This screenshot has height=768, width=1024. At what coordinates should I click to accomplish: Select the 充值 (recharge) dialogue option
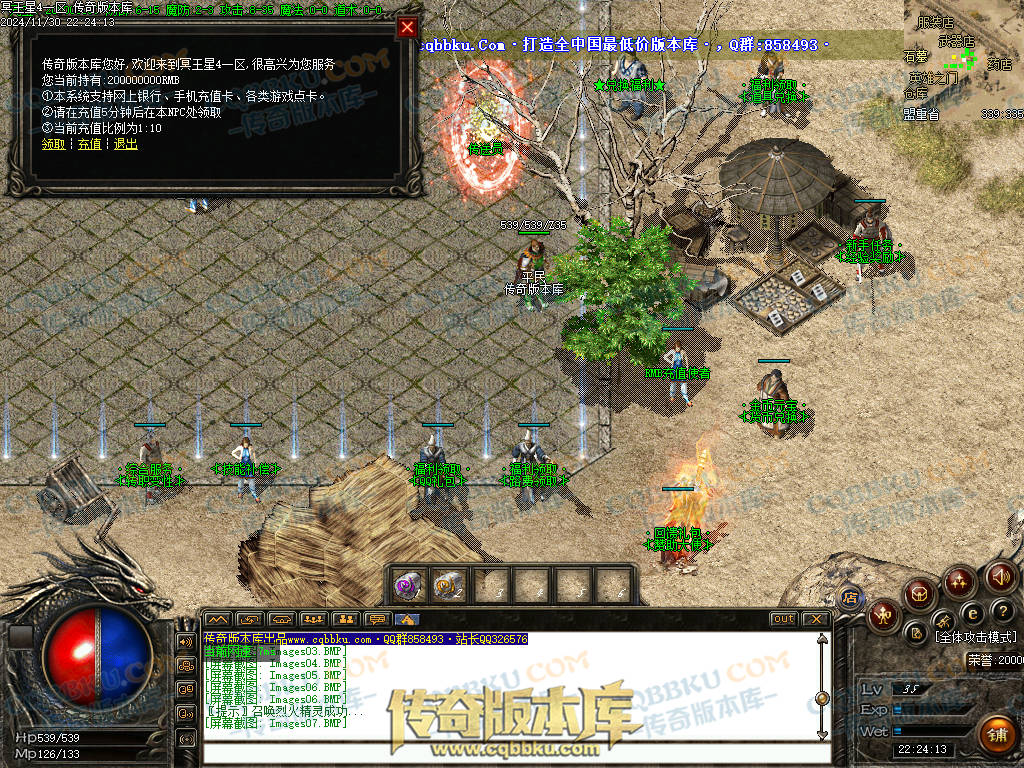point(90,144)
